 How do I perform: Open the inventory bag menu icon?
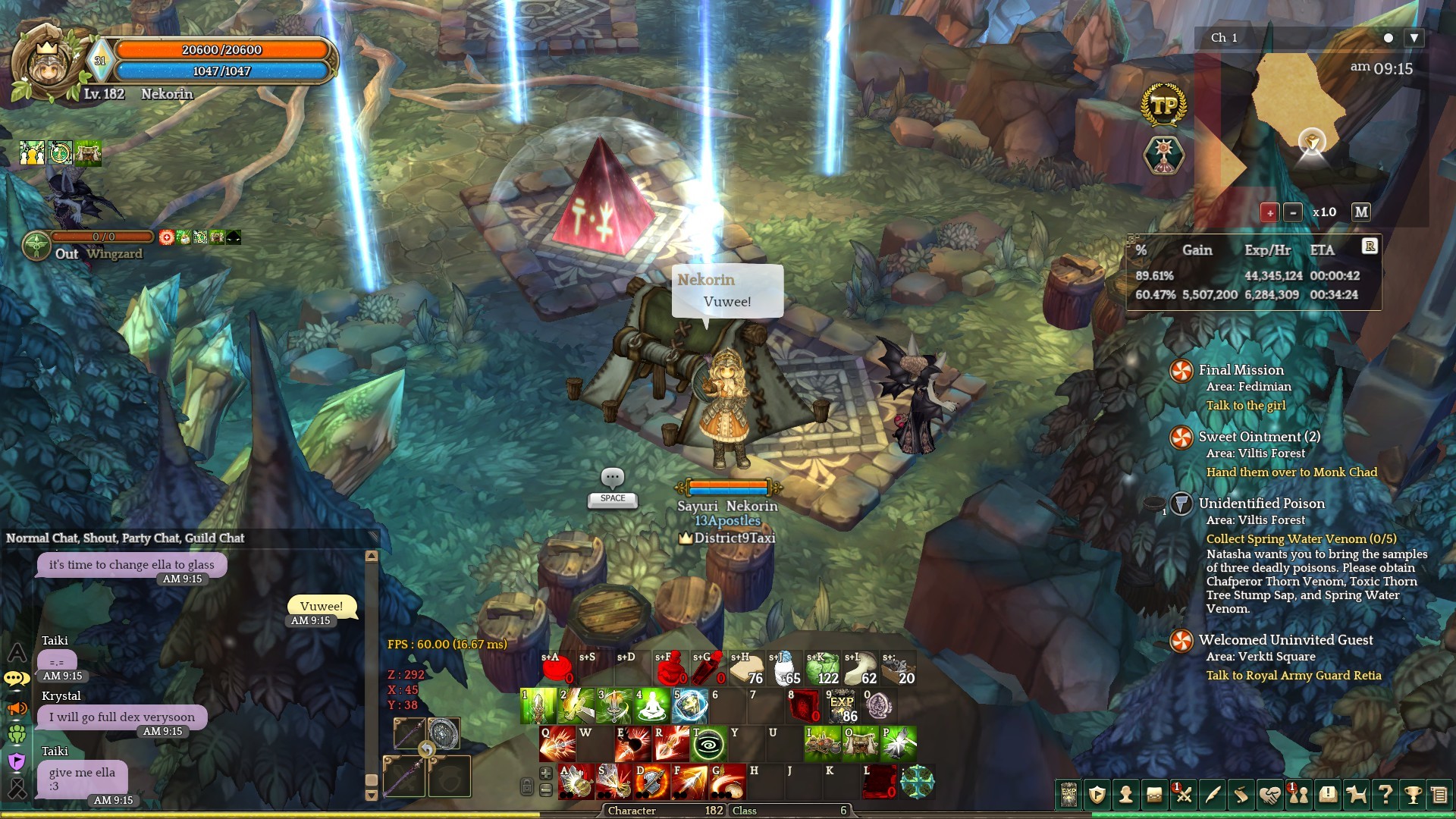[x=1154, y=795]
